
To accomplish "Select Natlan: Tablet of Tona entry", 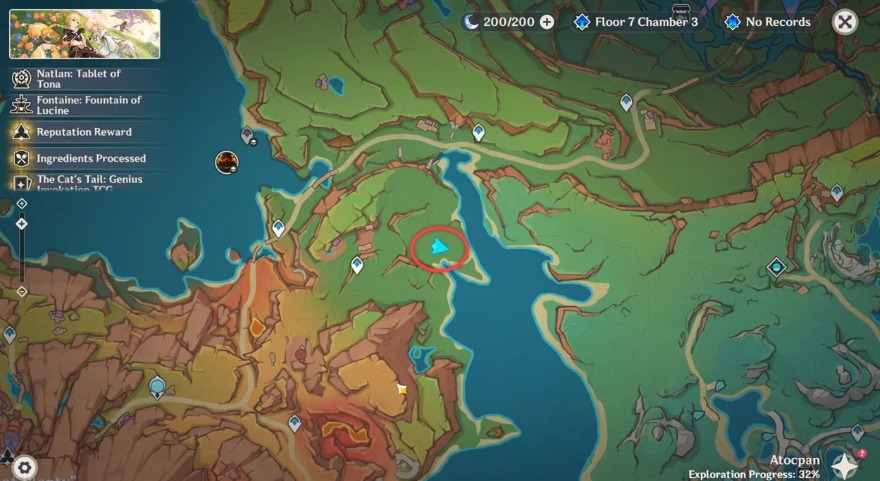I will (78, 79).
